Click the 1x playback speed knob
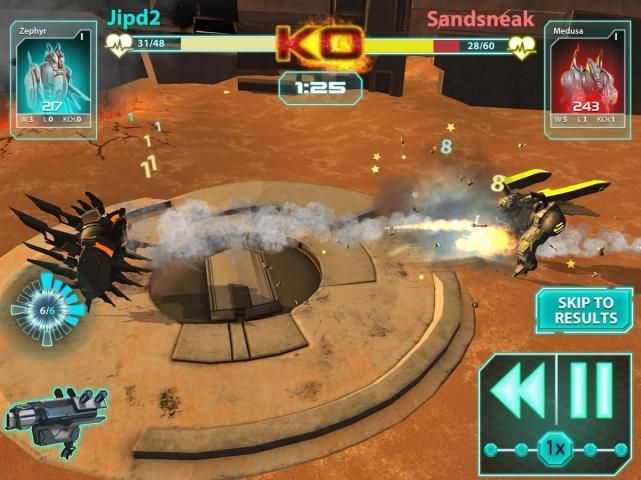 point(553,449)
